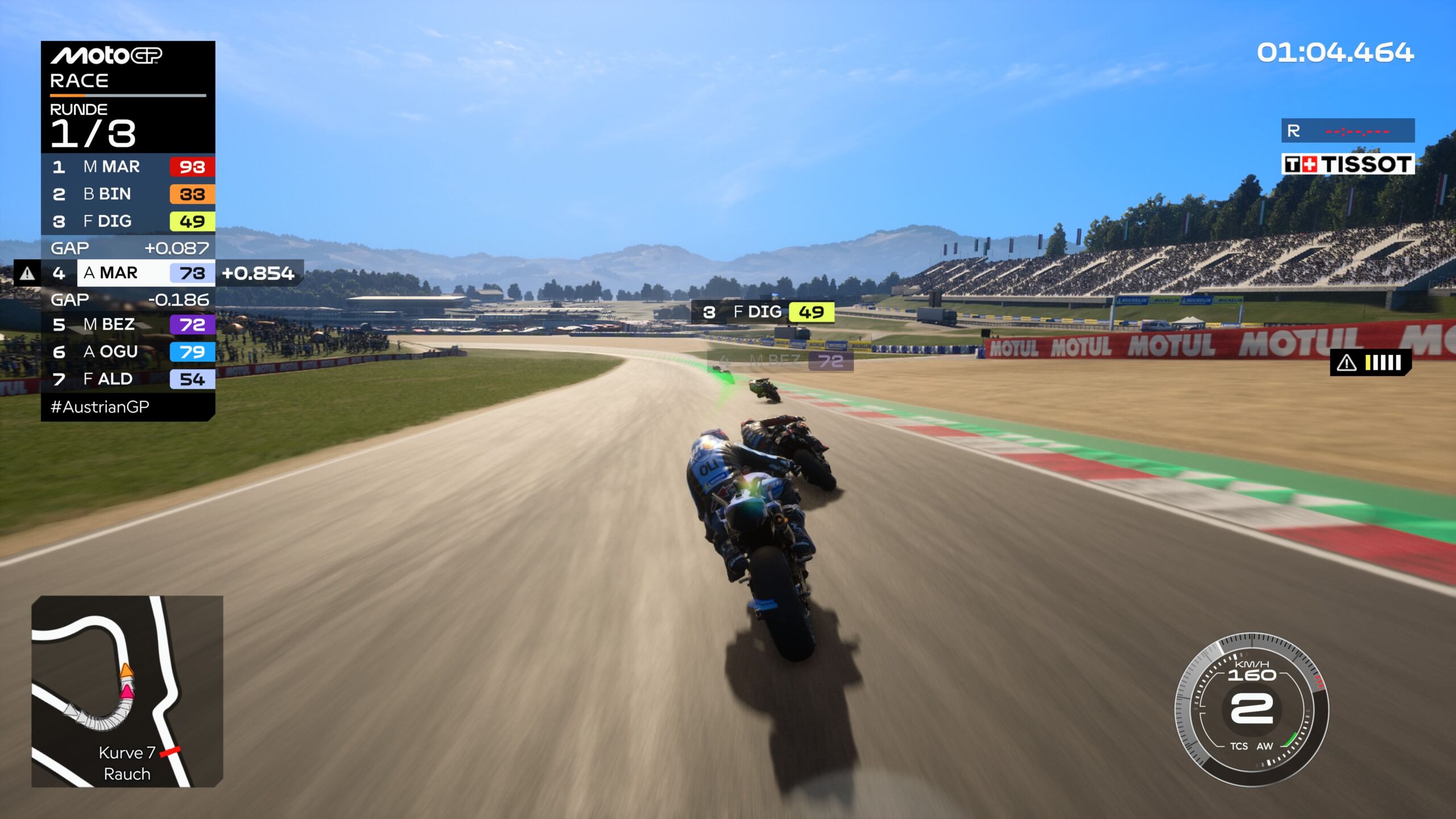Click the F DIG 49 rider tag
The image size is (1456, 819).
763,312
